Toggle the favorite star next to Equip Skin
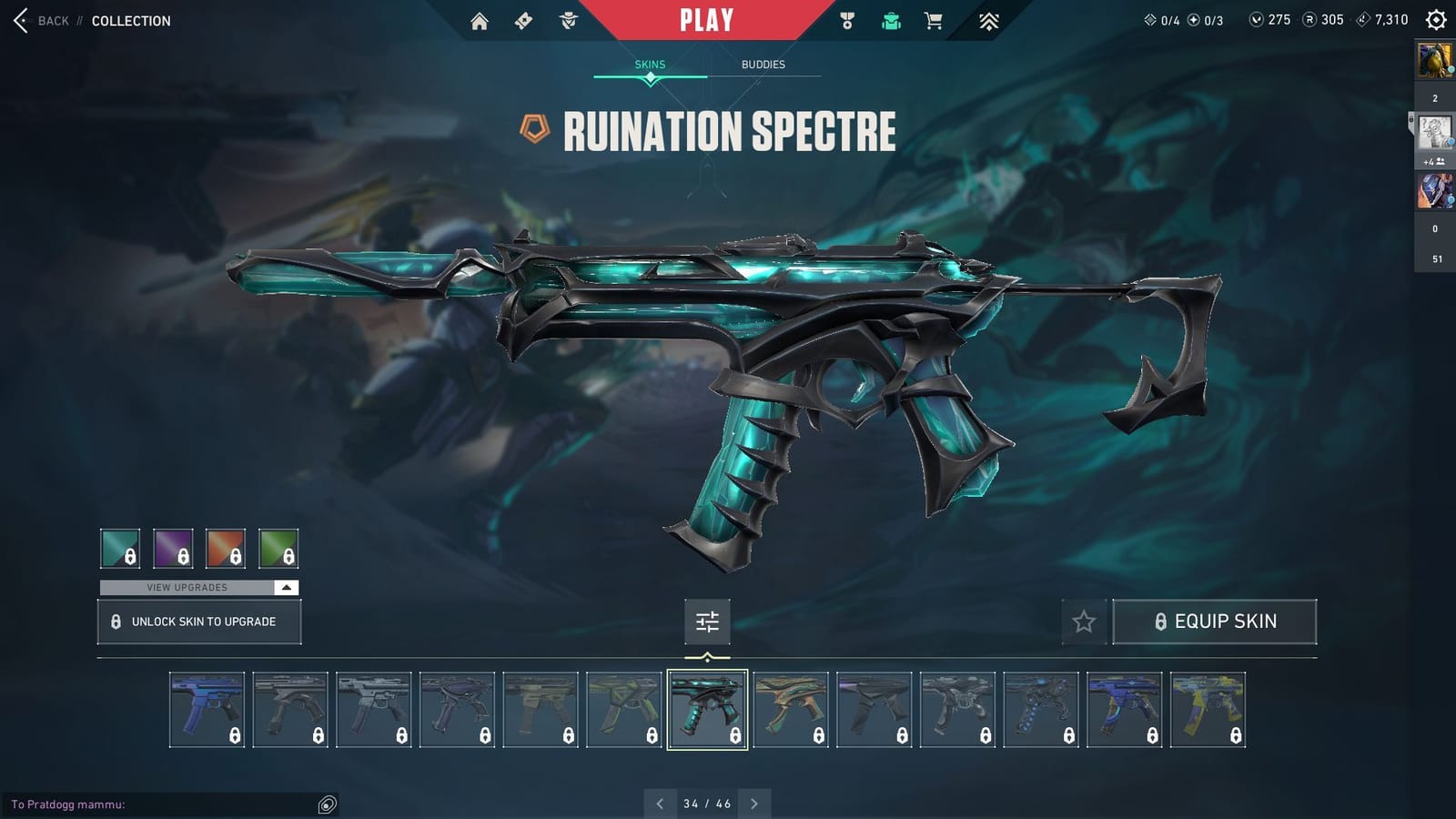 [x=1084, y=622]
